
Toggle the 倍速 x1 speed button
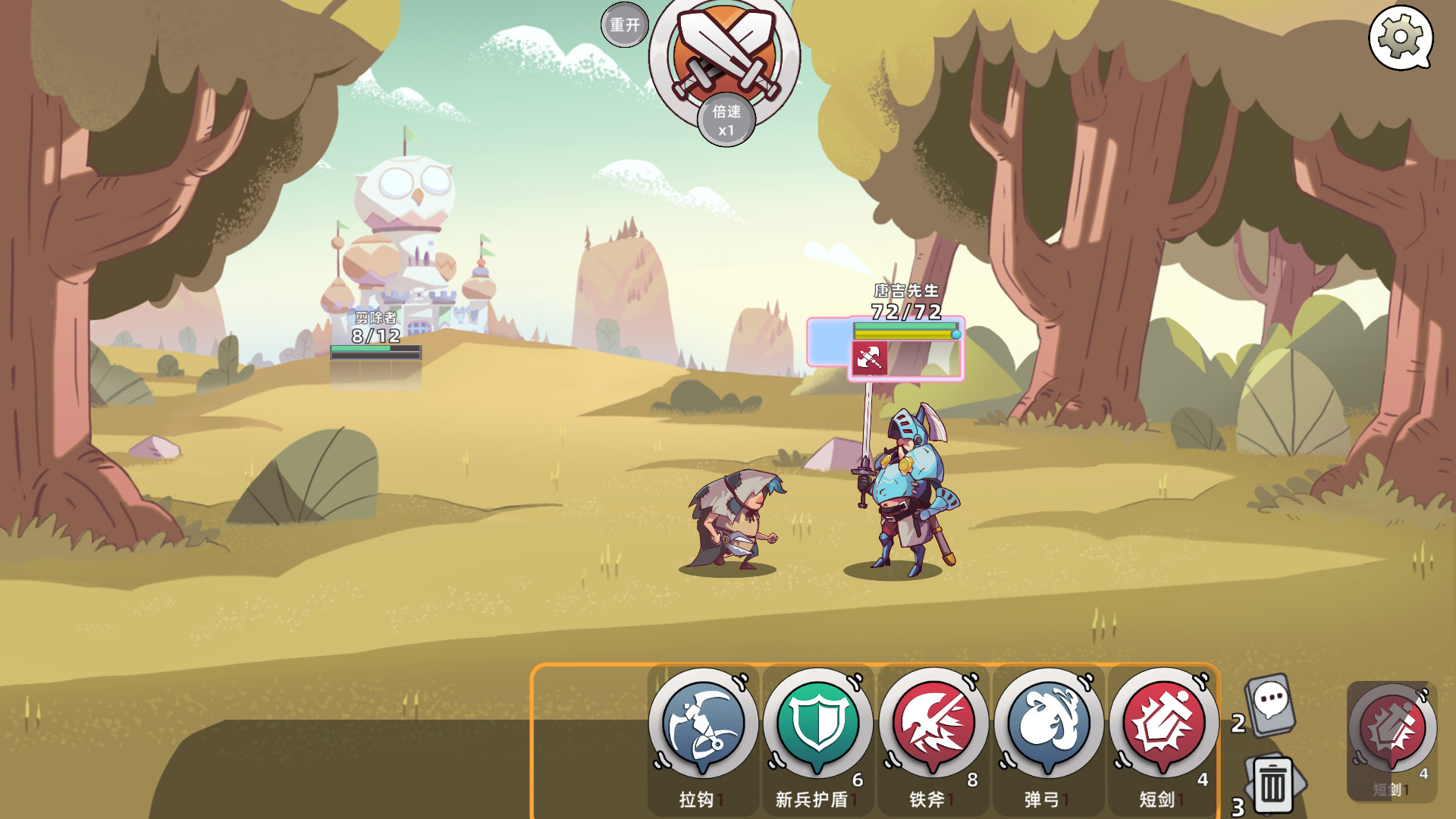[x=726, y=121]
